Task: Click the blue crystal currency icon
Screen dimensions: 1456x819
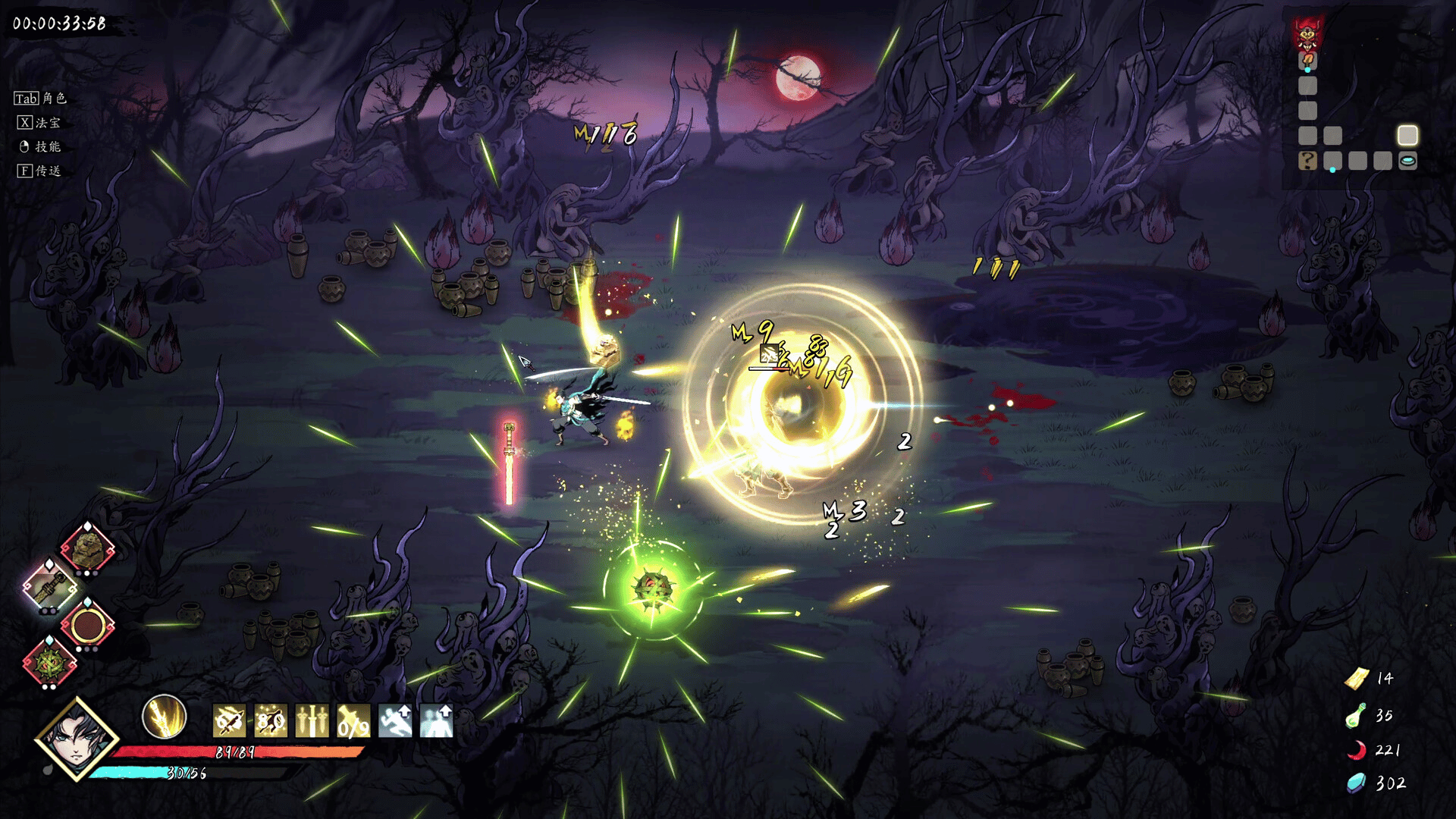Action: coord(1356,783)
